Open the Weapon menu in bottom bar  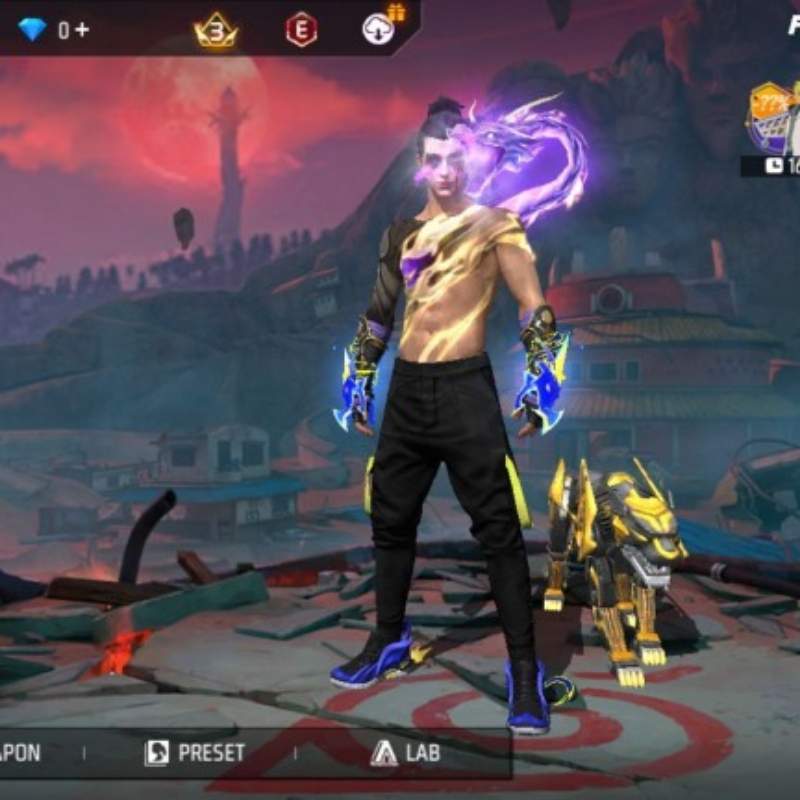(22, 753)
